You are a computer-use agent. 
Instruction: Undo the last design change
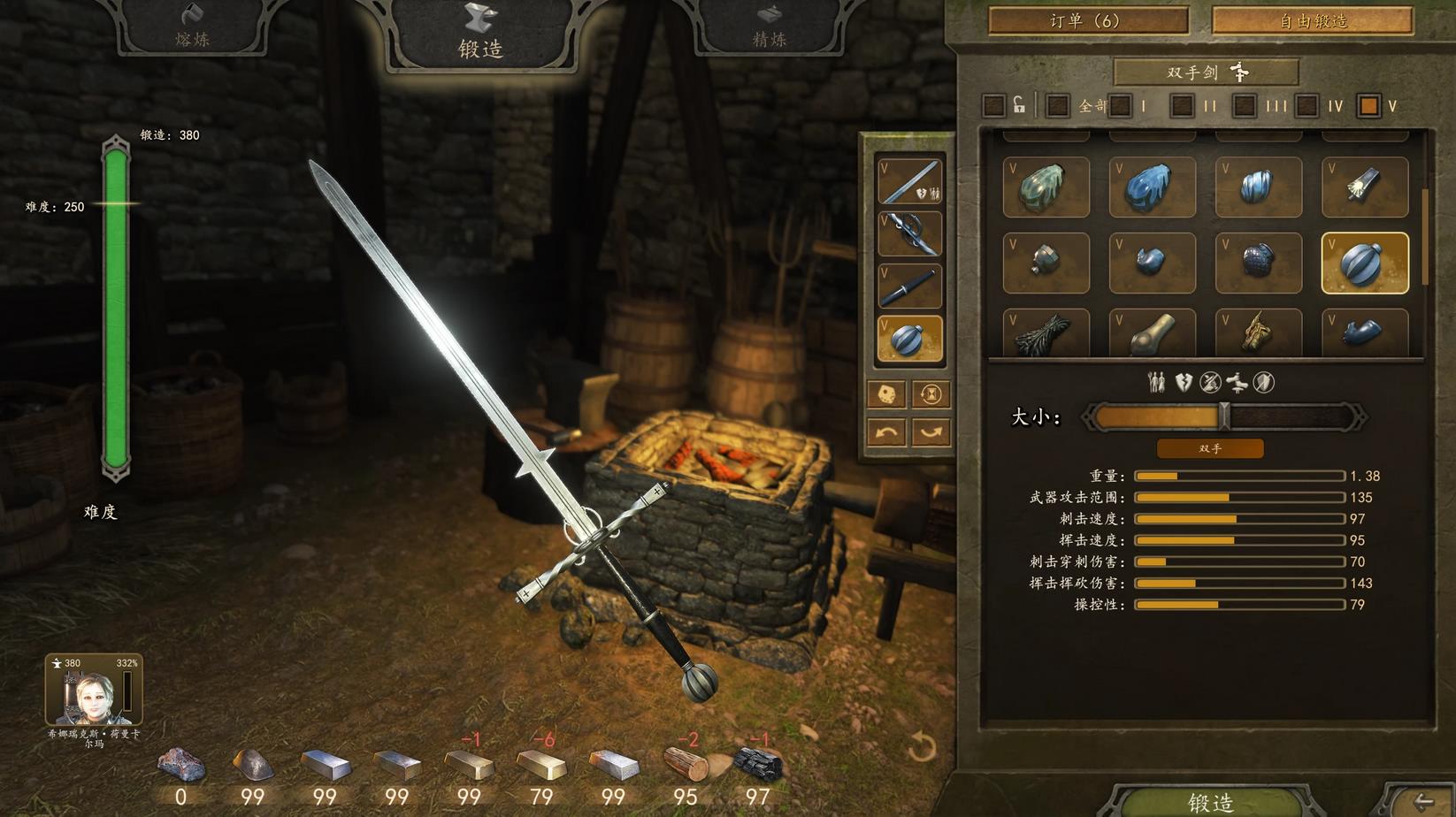[886, 432]
